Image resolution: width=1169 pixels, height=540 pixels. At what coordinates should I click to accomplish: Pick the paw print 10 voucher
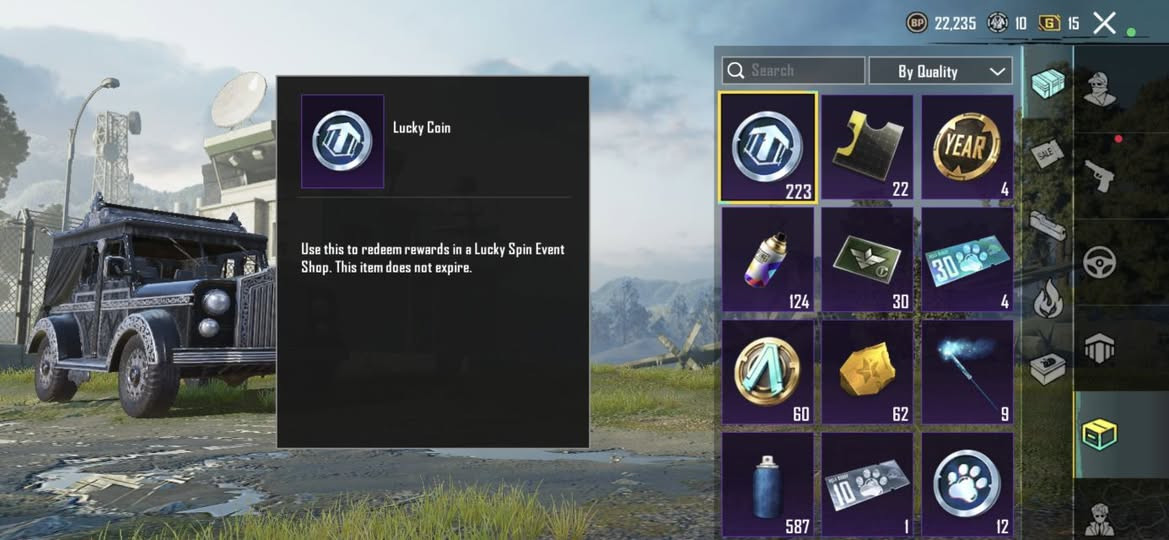click(x=867, y=484)
